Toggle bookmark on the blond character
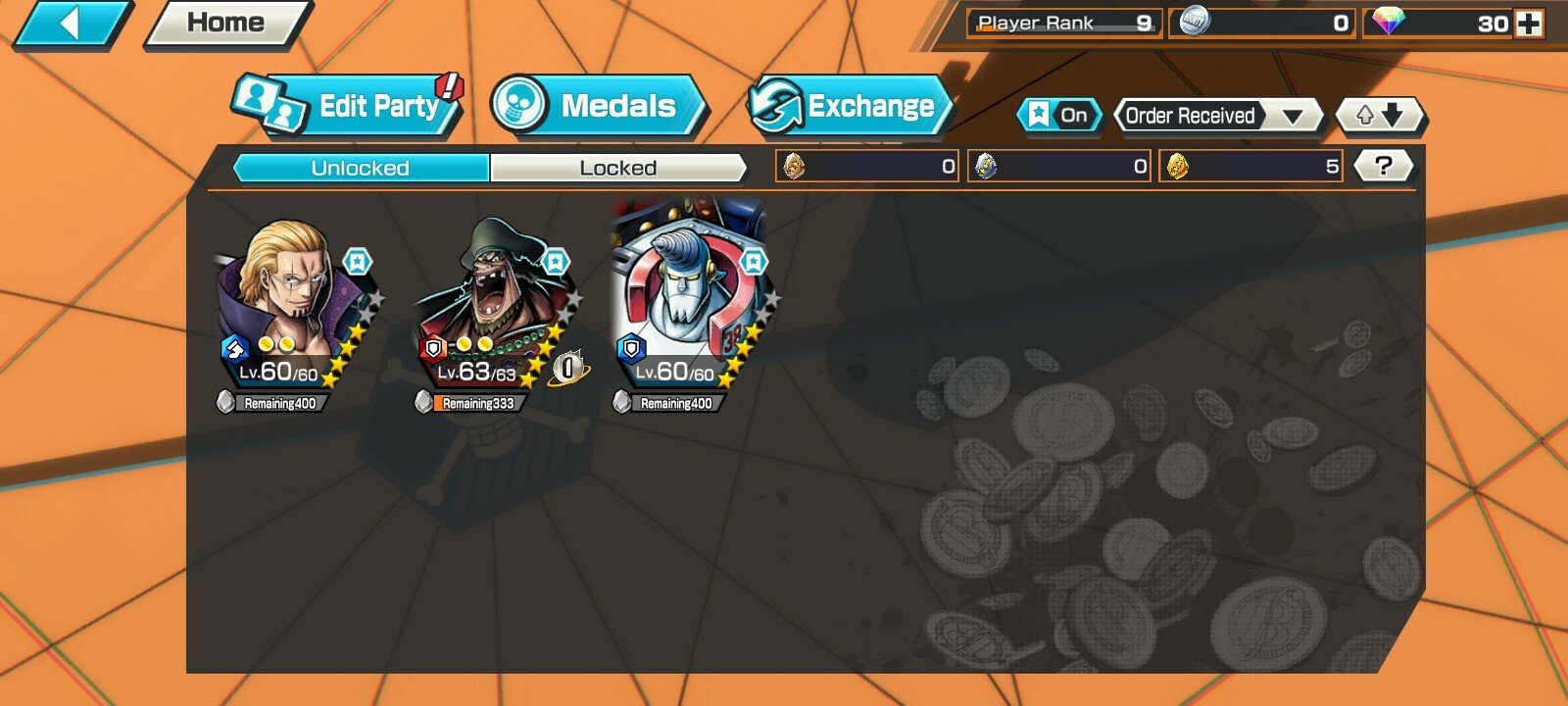1568x706 pixels. pos(358,262)
